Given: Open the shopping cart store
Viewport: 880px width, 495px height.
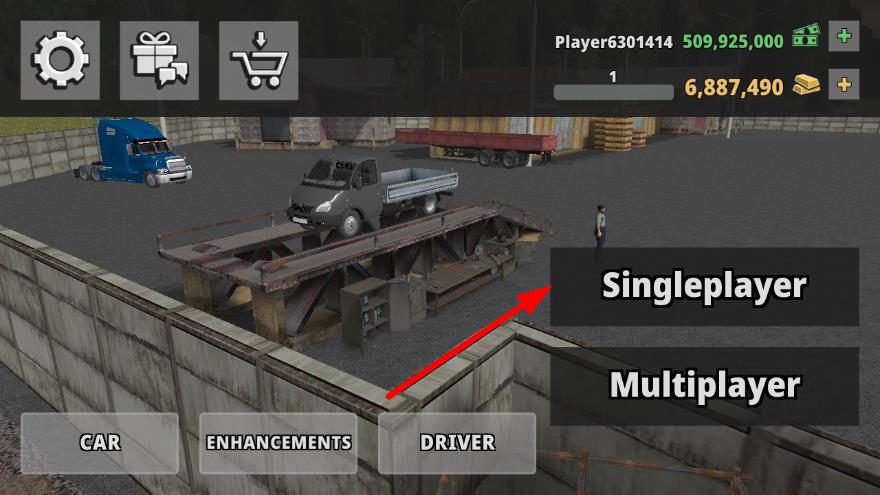Looking at the screenshot, I should pos(258,61).
